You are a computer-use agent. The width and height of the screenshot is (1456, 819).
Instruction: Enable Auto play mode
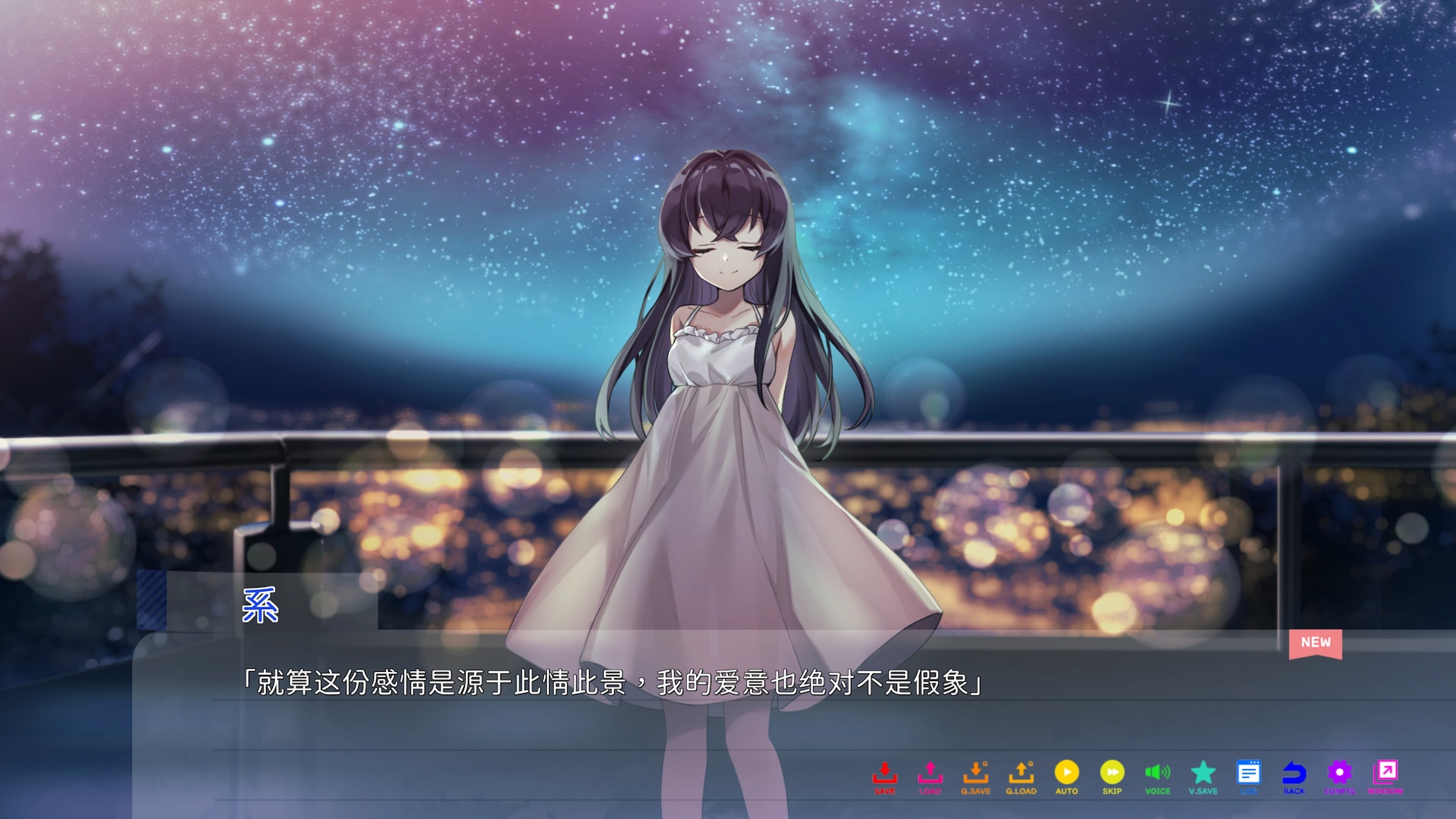(1066, 776)
